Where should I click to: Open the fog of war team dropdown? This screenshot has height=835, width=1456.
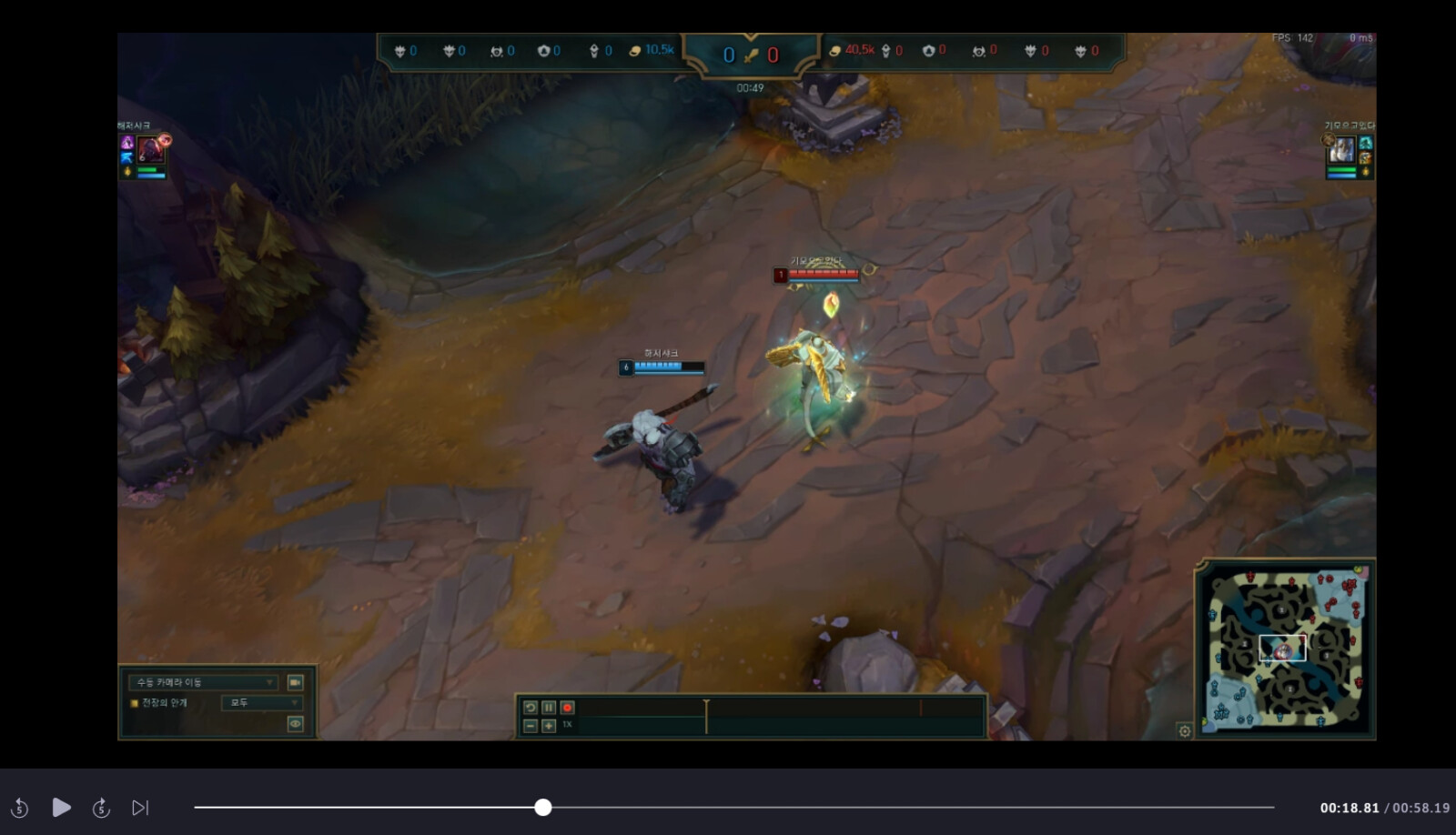point(261,703)
